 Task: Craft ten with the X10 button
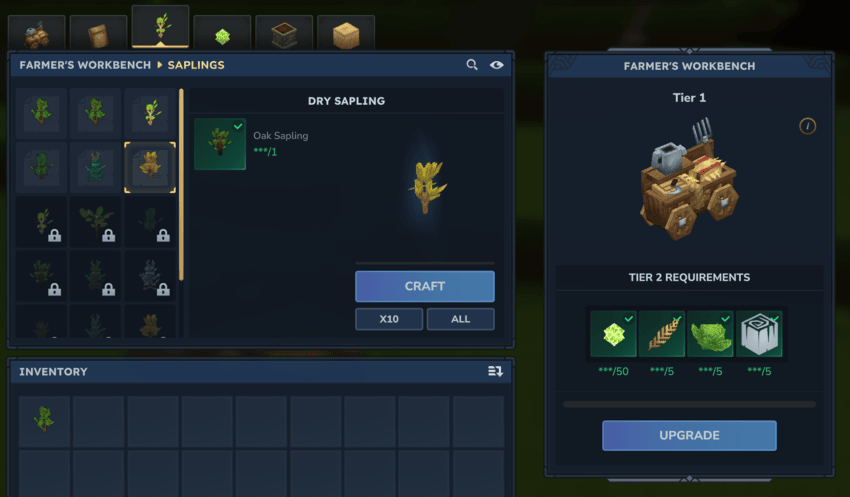(388, 319)
